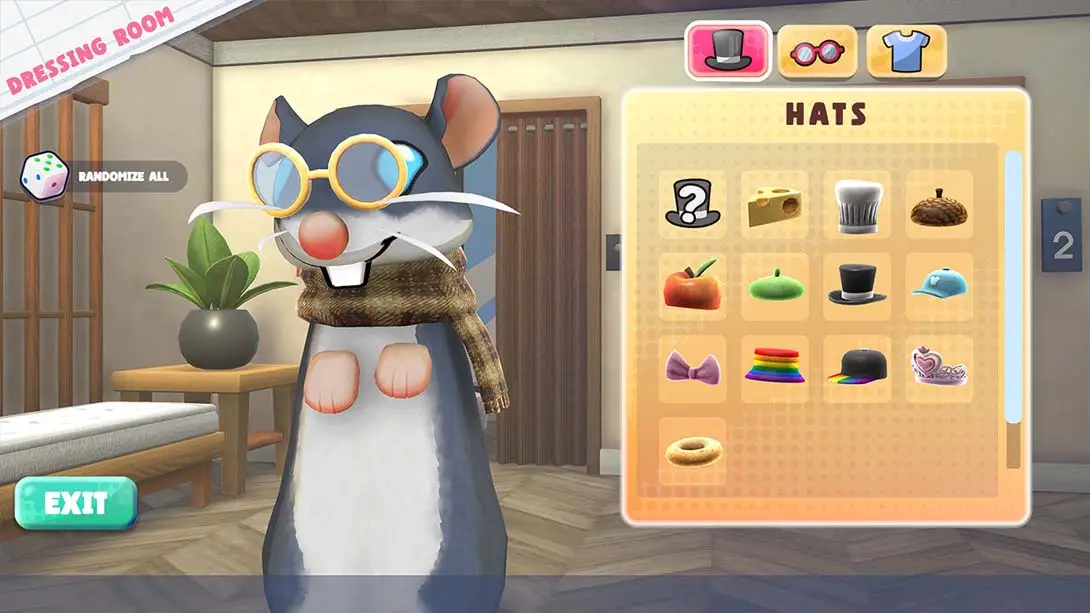Viewport: 1090px width, 613px height.
Task: Click the hats list scrollbar
Action: point(1013,290)
